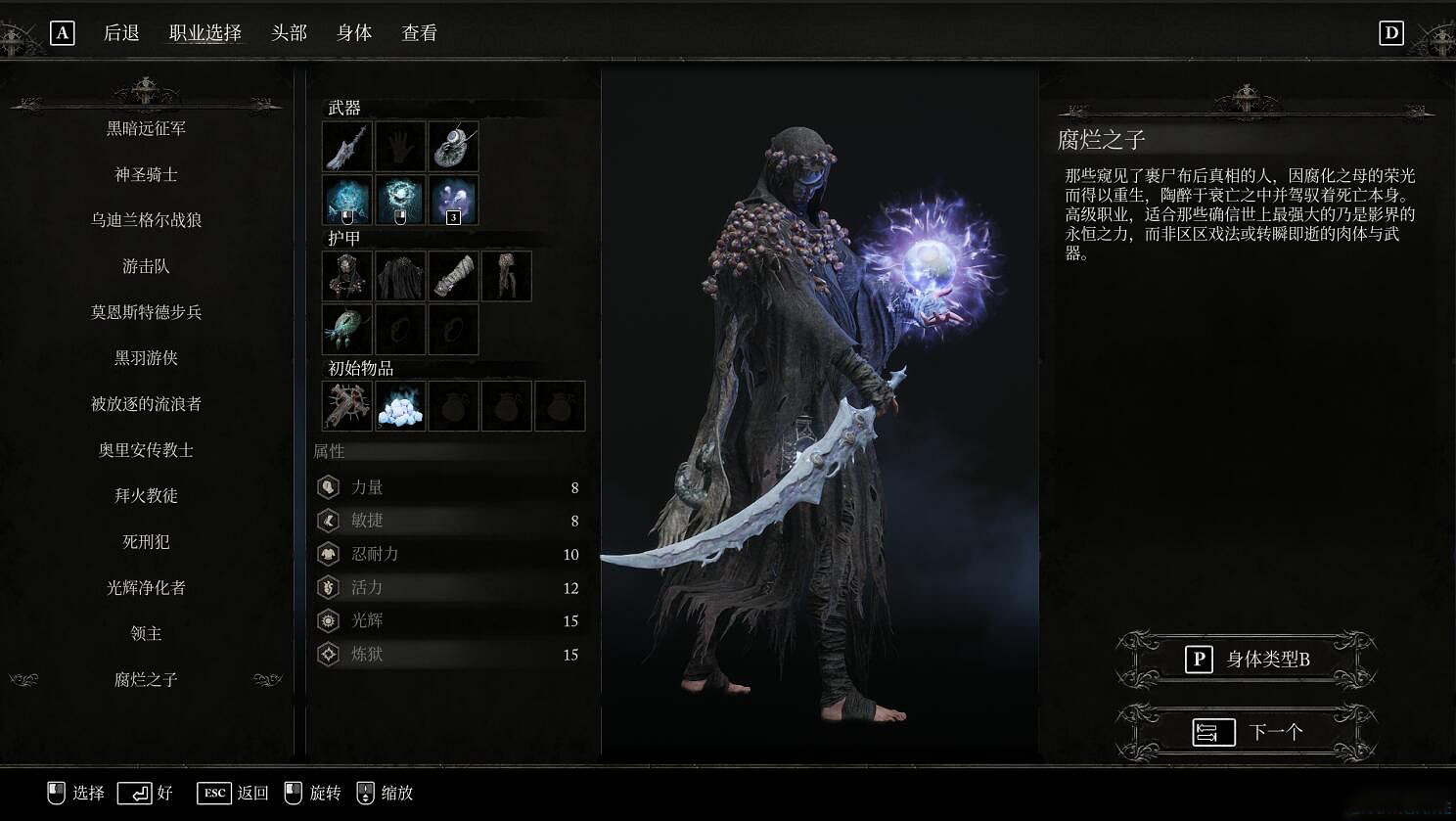Select the swirling vortex spell icon
Screen dimensions: 1456x821
[400, 199]
